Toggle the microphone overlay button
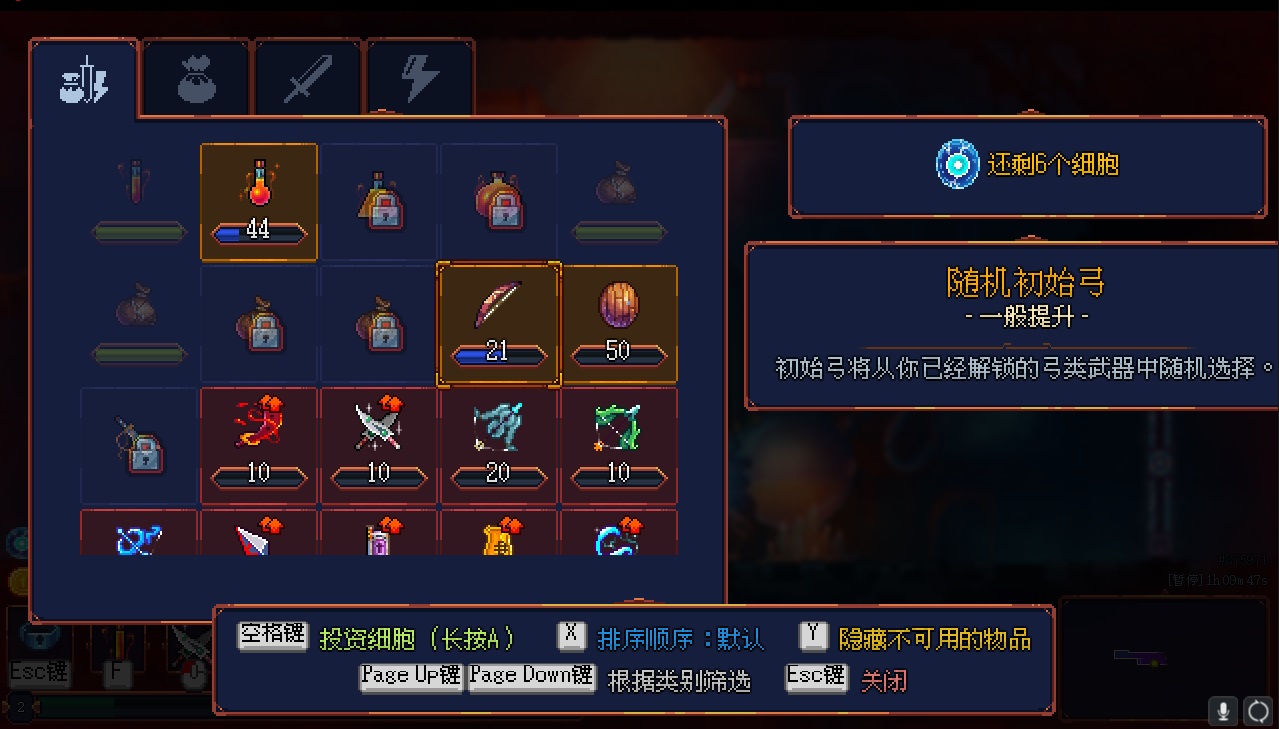Image resolution: width=1279 pixels, height=729 pixels. point(1222,711)
